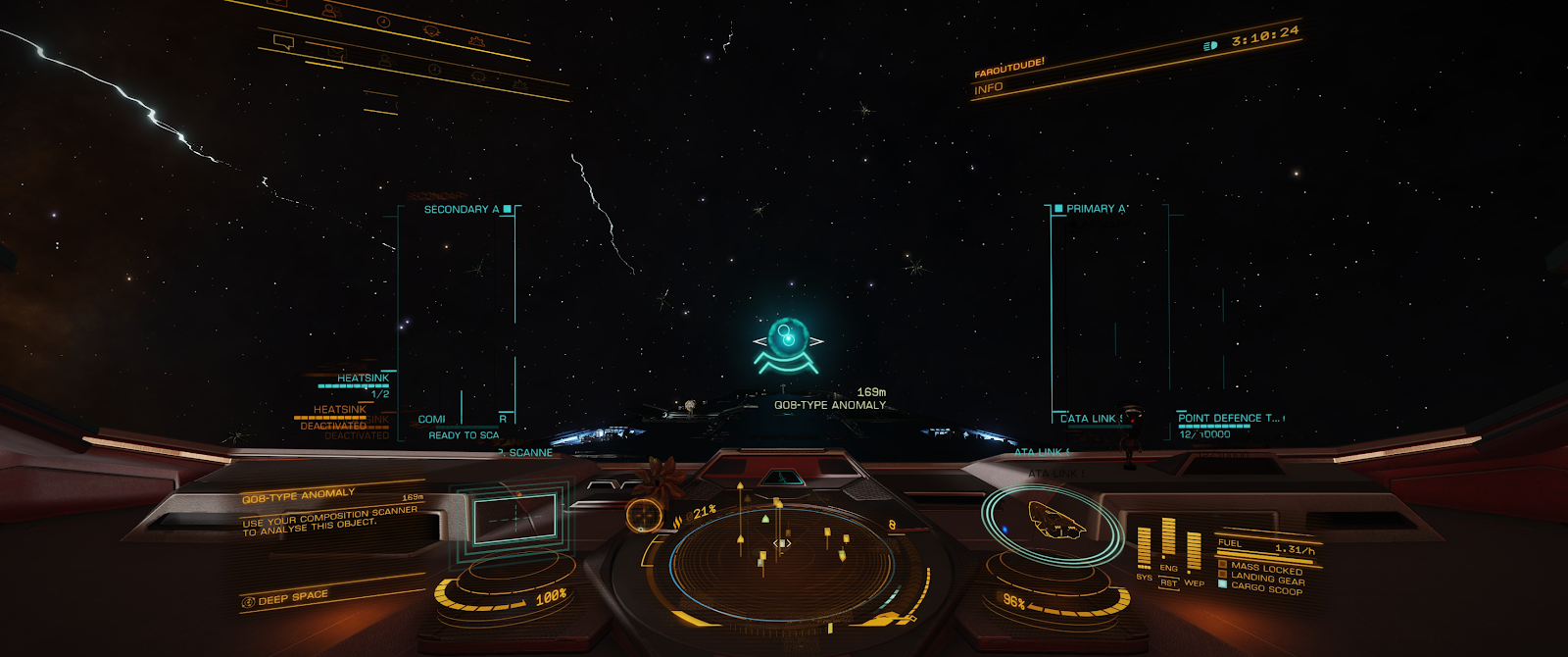
Task: Toggle the Landing Gear indicator
Action: [x=1266, y=578]
